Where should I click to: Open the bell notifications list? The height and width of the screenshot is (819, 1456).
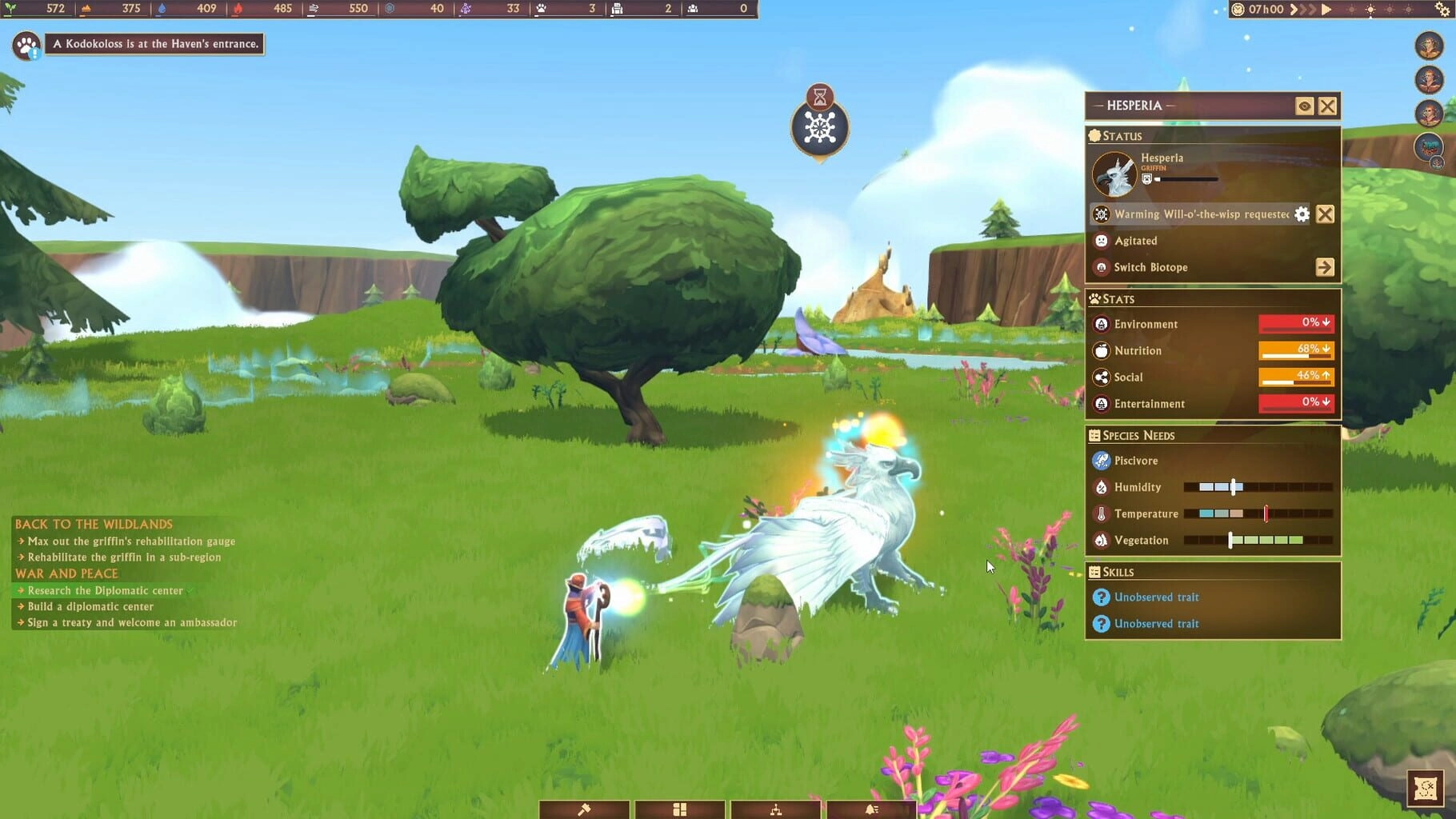pos(871,809)
